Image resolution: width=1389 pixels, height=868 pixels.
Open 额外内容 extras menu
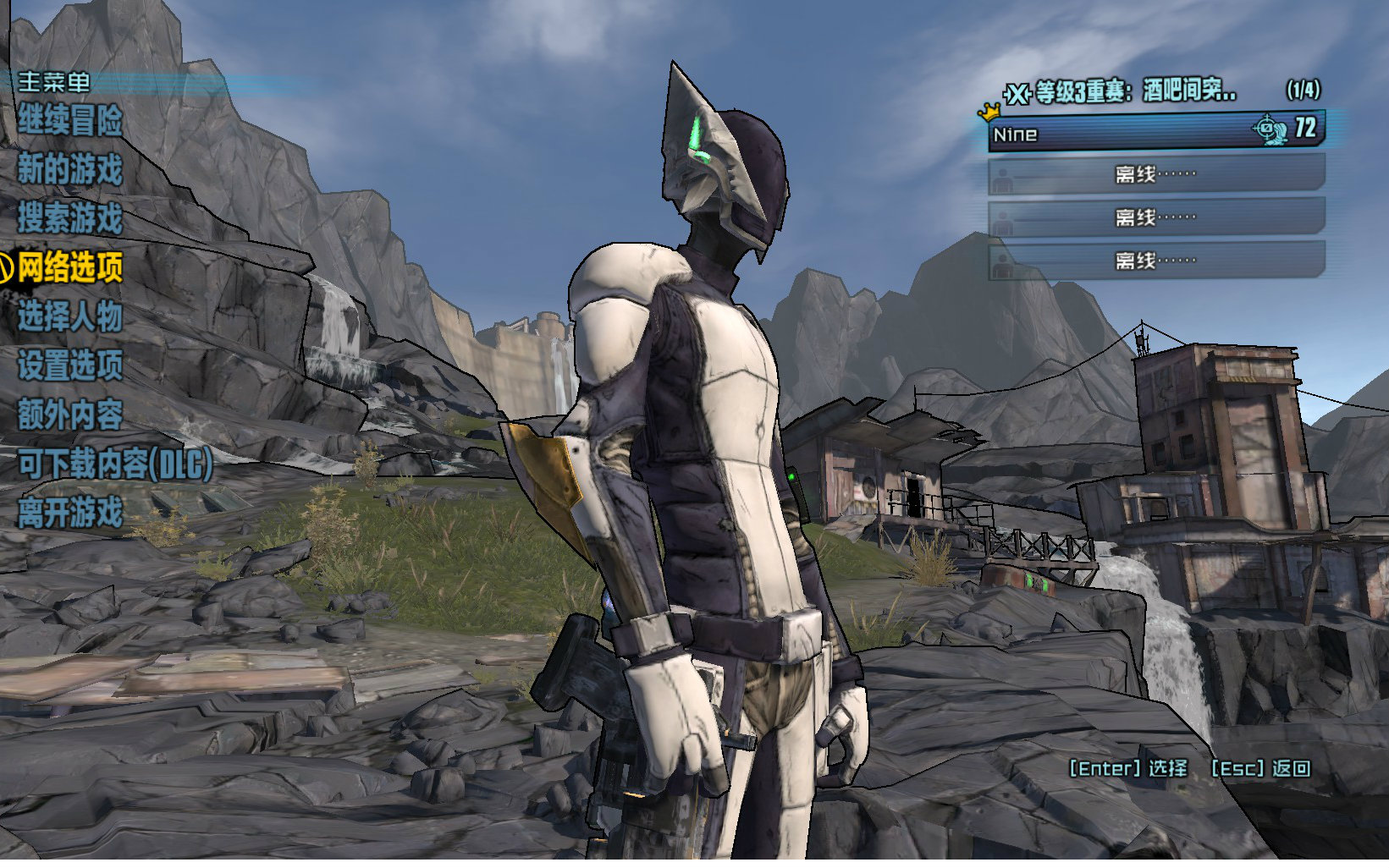click(x=70, y=415)
